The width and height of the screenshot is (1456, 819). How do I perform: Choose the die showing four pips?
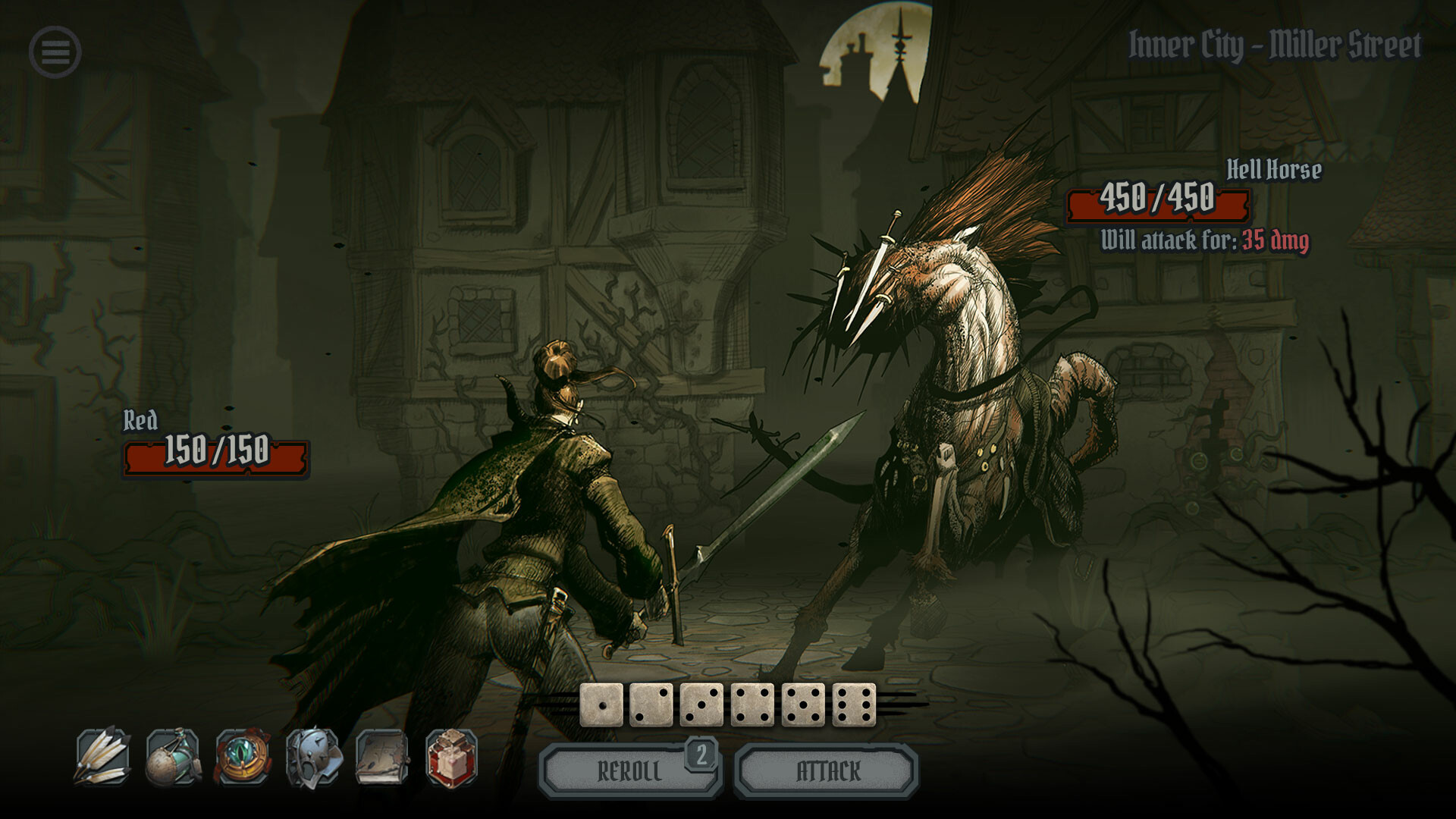click(x=752, y=705)
